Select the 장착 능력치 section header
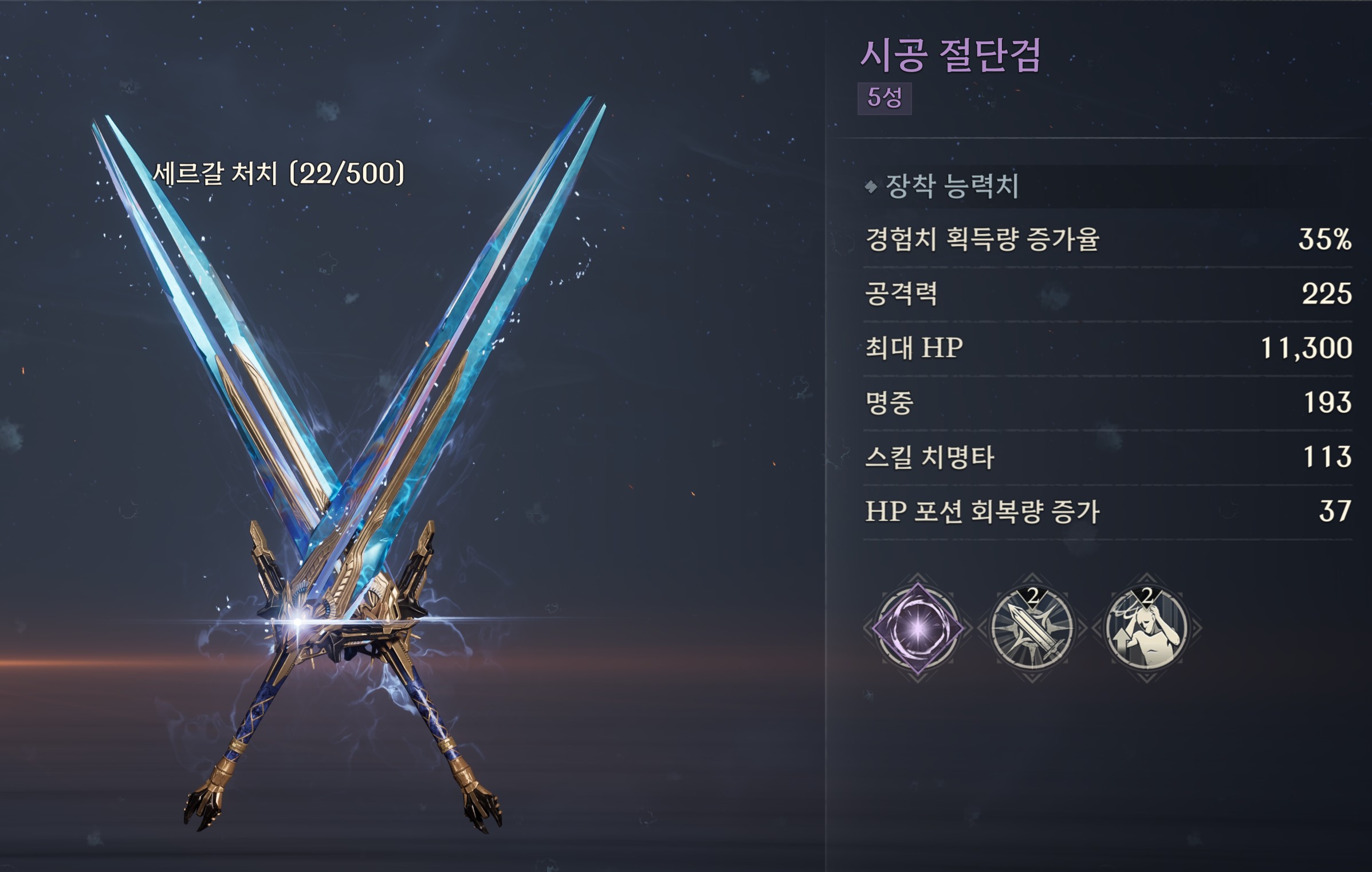 (x=952, y=186)
